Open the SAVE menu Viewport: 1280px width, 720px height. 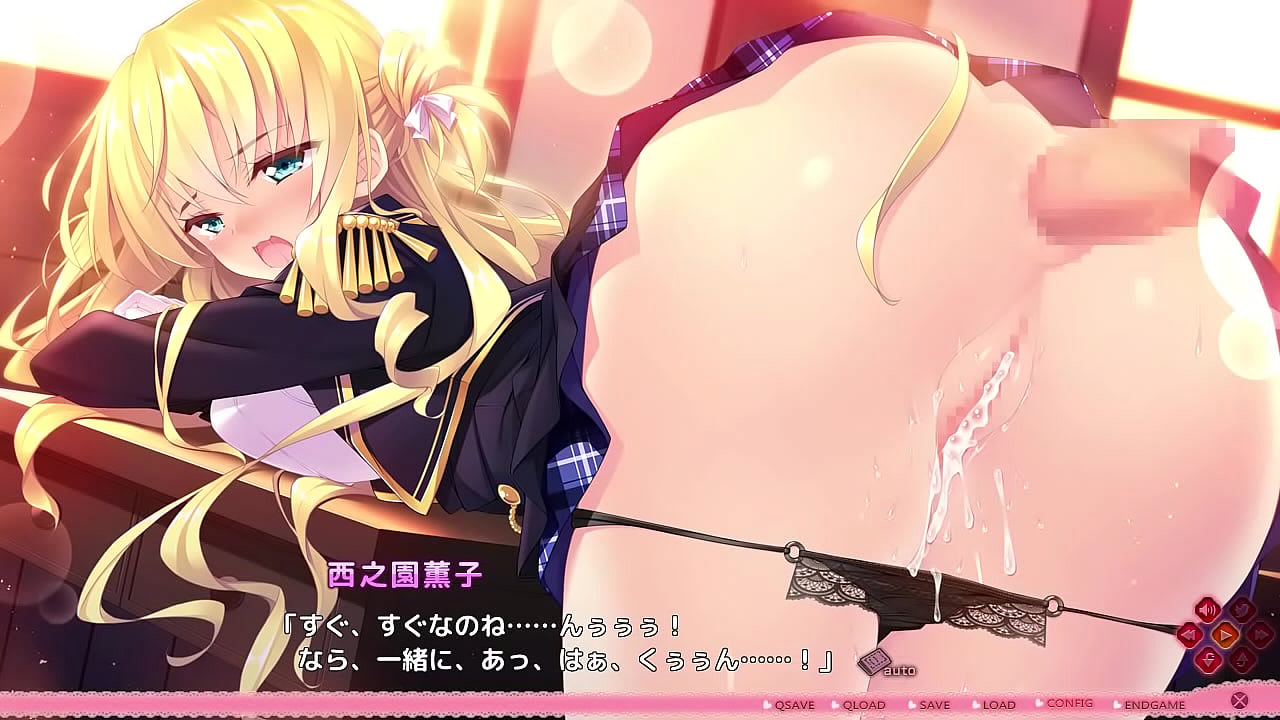point(934,705)
